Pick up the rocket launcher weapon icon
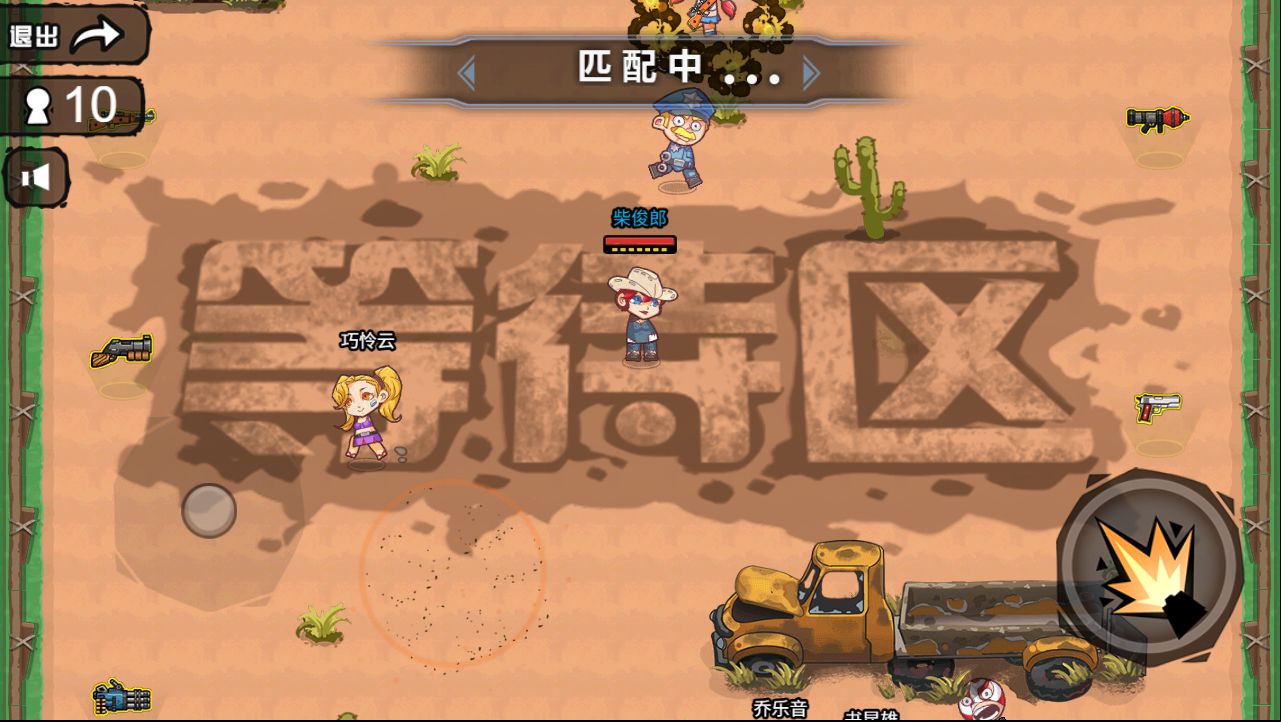The width and height of the screenshot is (1281, 722). 1156,120
